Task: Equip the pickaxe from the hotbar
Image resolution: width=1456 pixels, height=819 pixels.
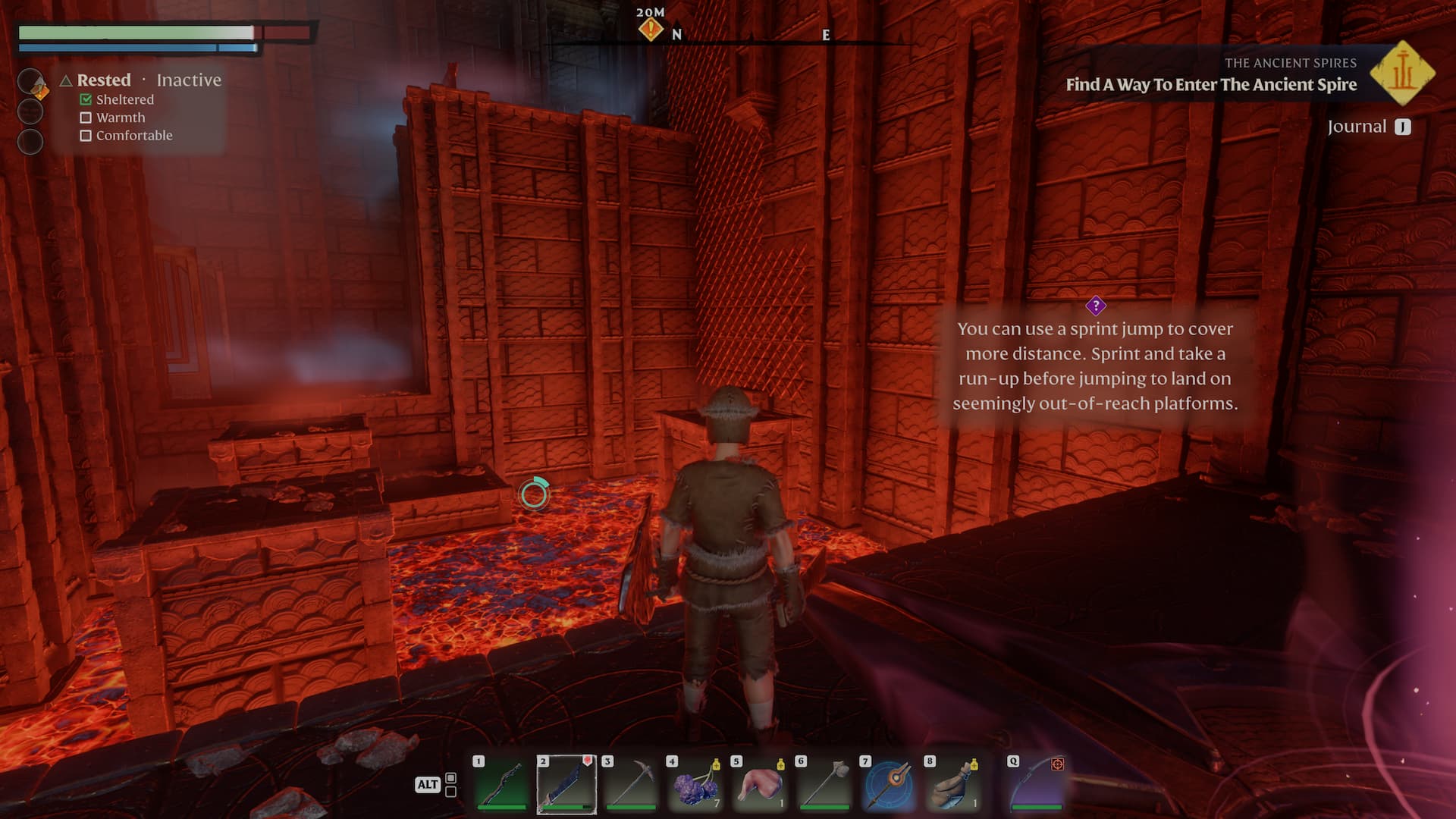Action: click(630, 784)
